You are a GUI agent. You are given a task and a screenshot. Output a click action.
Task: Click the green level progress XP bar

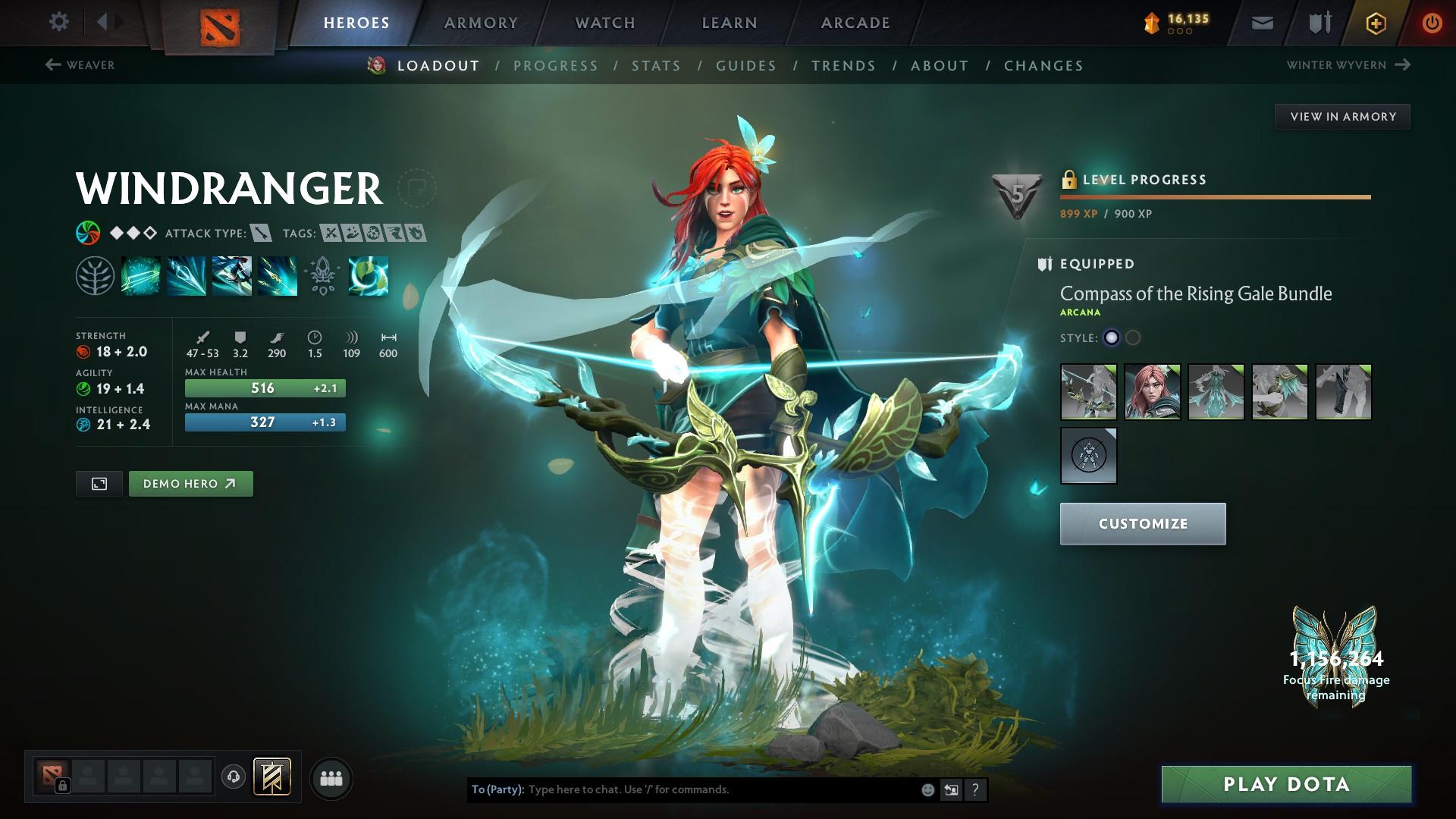[1213, 196]
